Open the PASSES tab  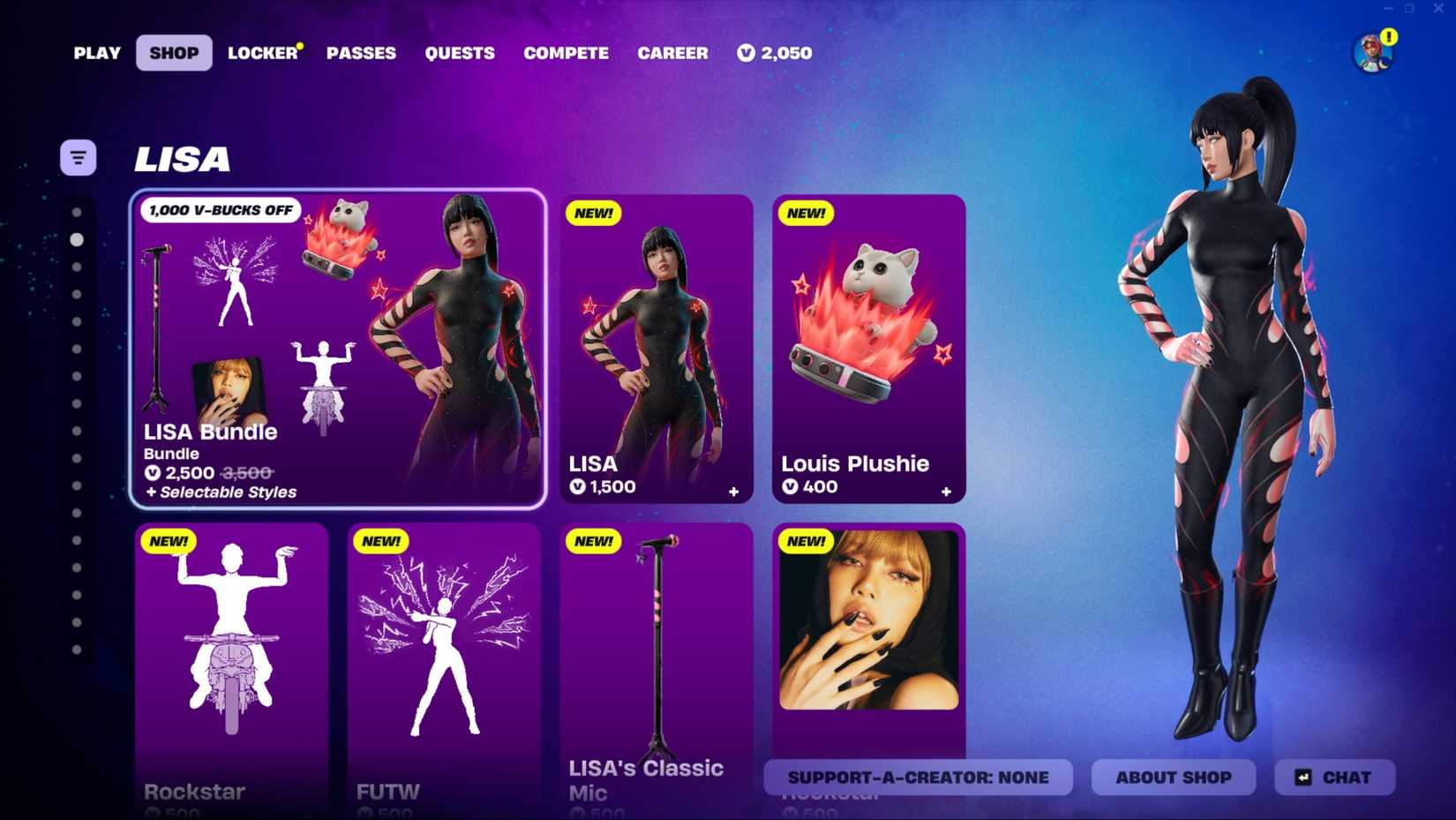coord(361,53)
